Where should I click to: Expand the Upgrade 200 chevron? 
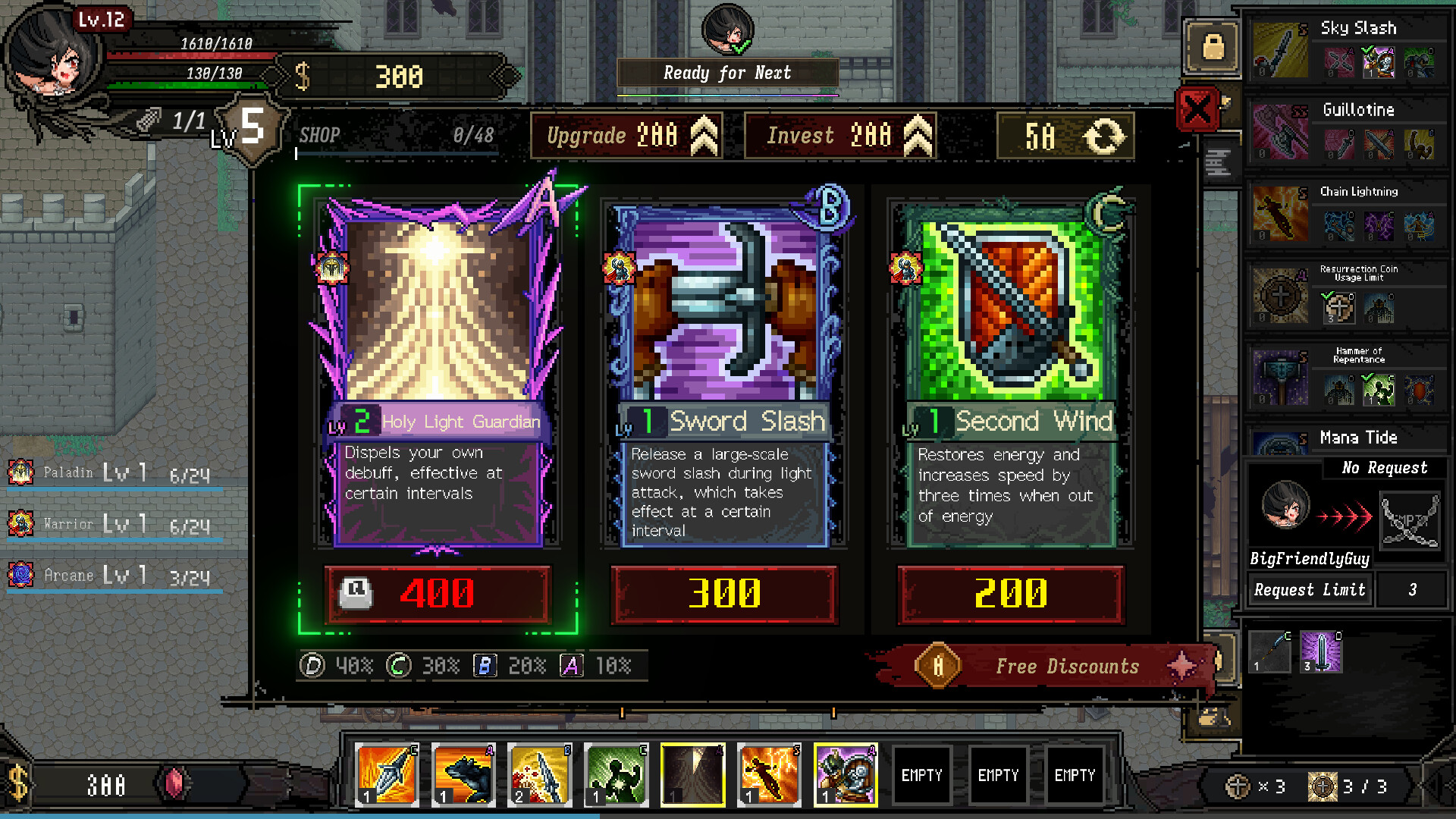701,135
